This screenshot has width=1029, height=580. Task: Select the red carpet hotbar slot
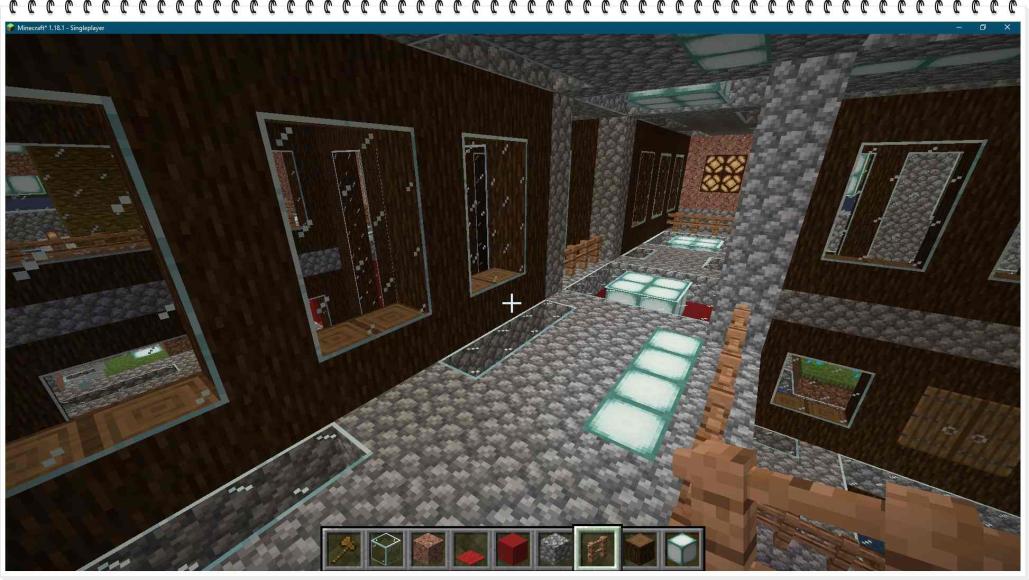click(x=470, y=548)
